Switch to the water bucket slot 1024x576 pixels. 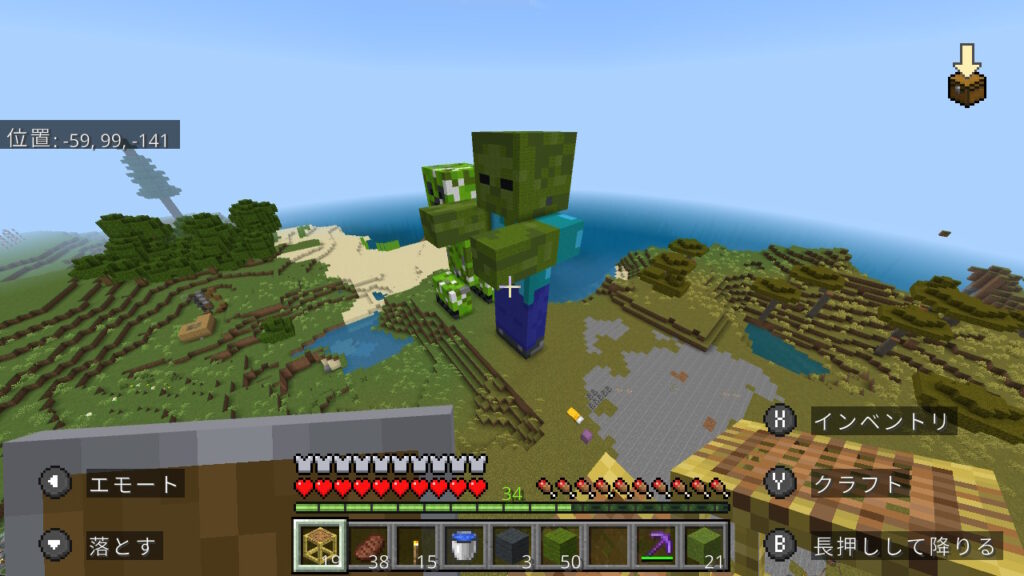(463, 545)
